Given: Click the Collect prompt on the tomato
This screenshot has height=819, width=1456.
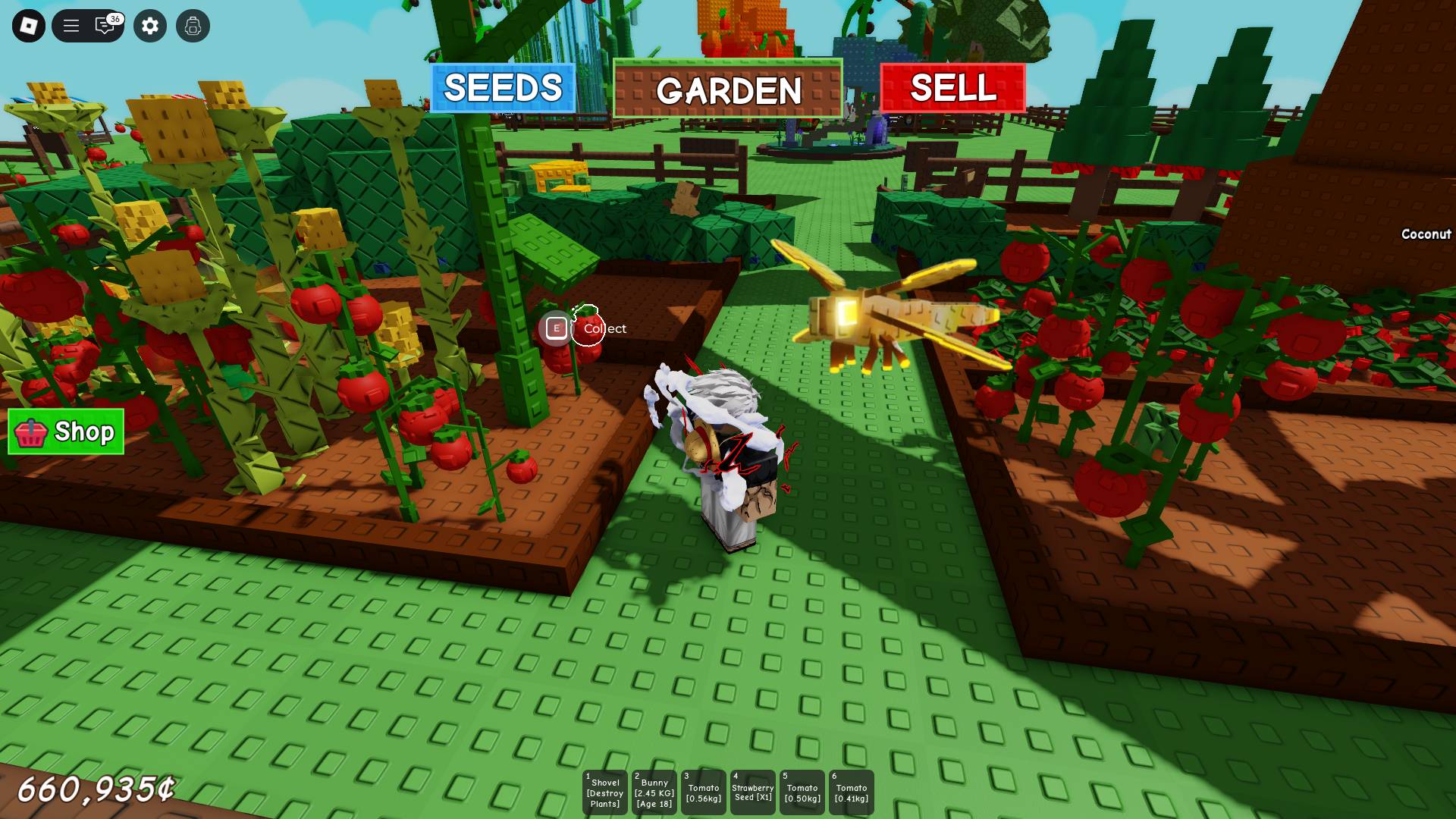Looking at the screenshot, I should pos(605,328).
